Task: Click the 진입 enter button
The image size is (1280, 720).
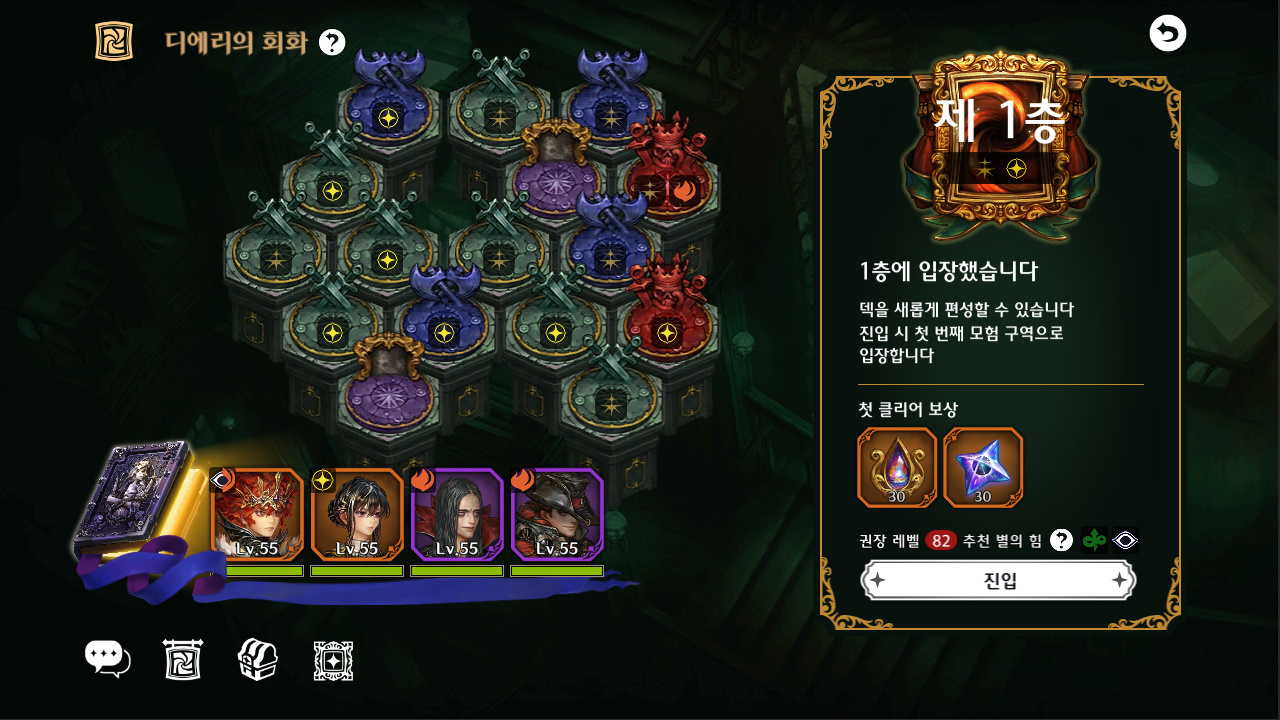Action: [998, 581]
